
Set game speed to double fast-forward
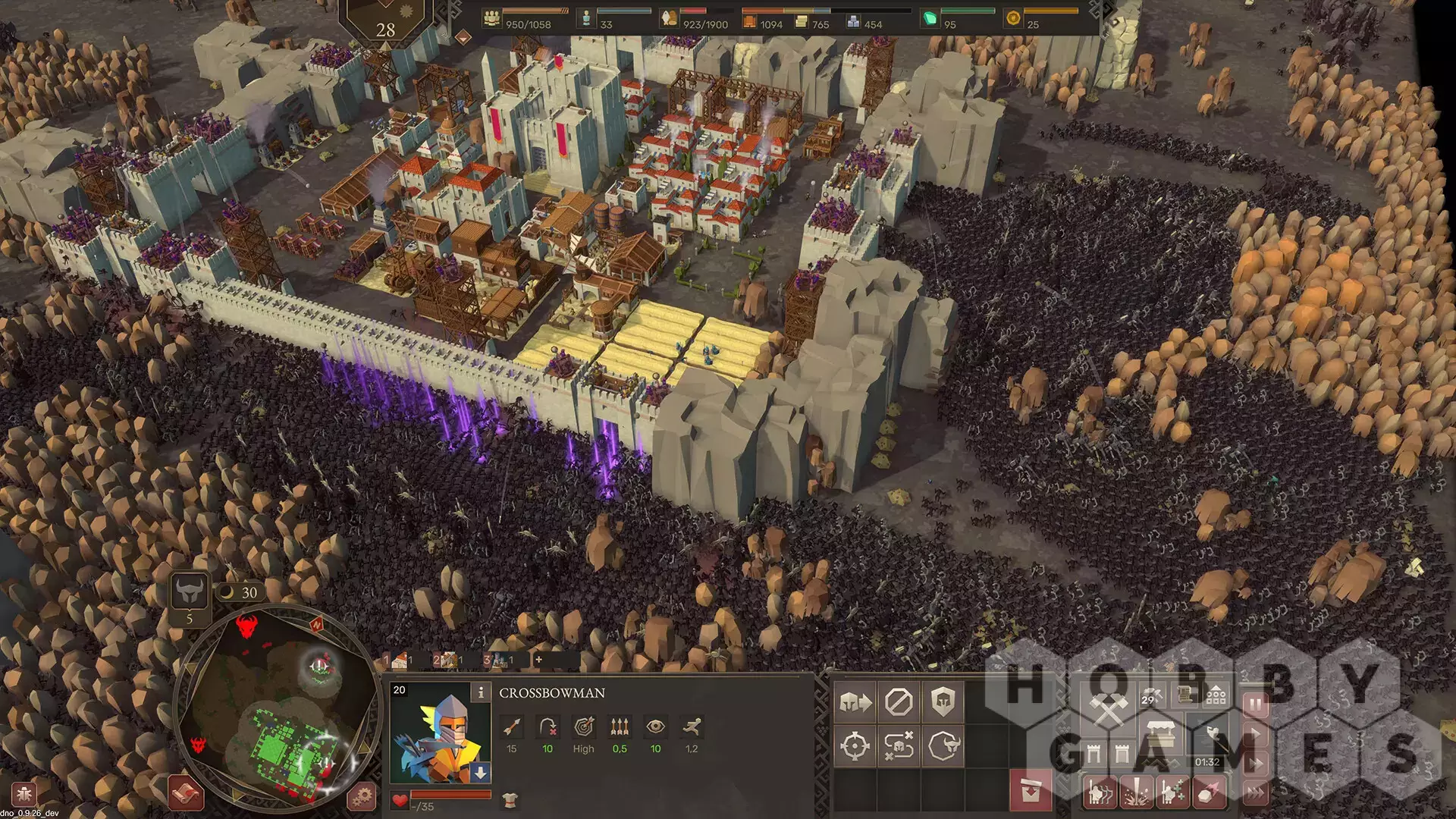tap(1255, 763)
